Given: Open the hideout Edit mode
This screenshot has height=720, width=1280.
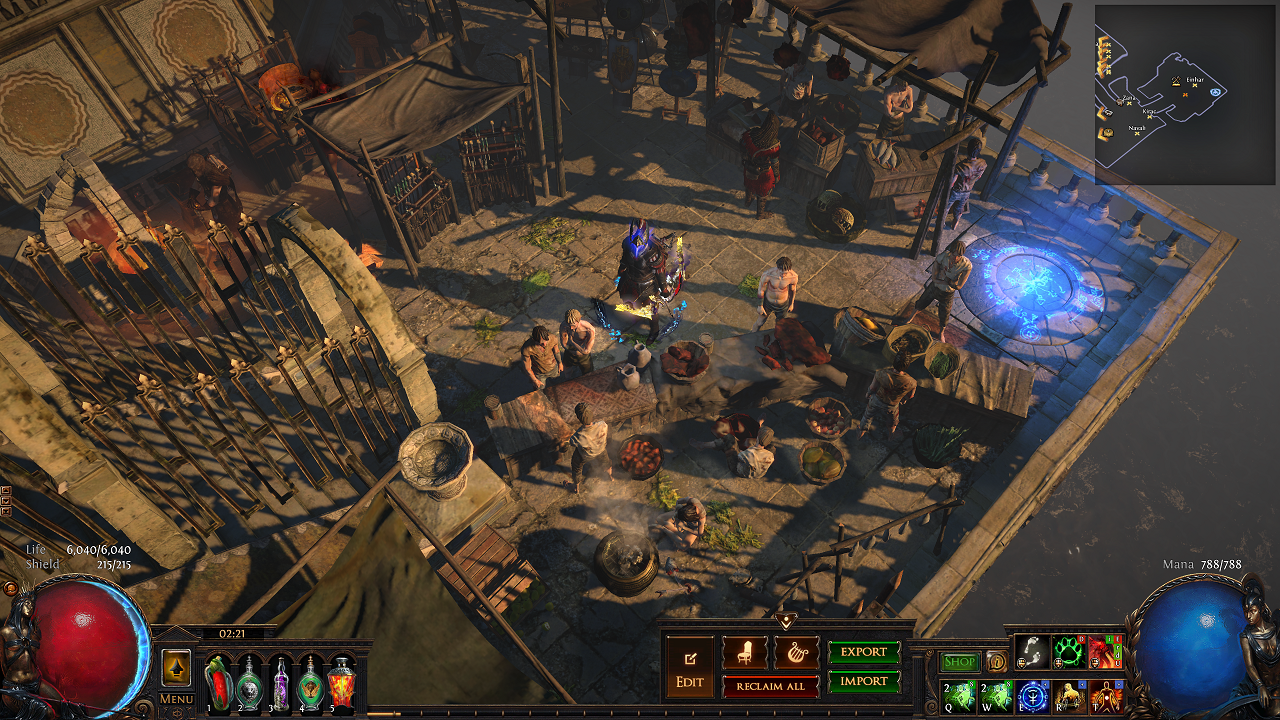Looking at the screenshot, I should click(x=690, y=668).
